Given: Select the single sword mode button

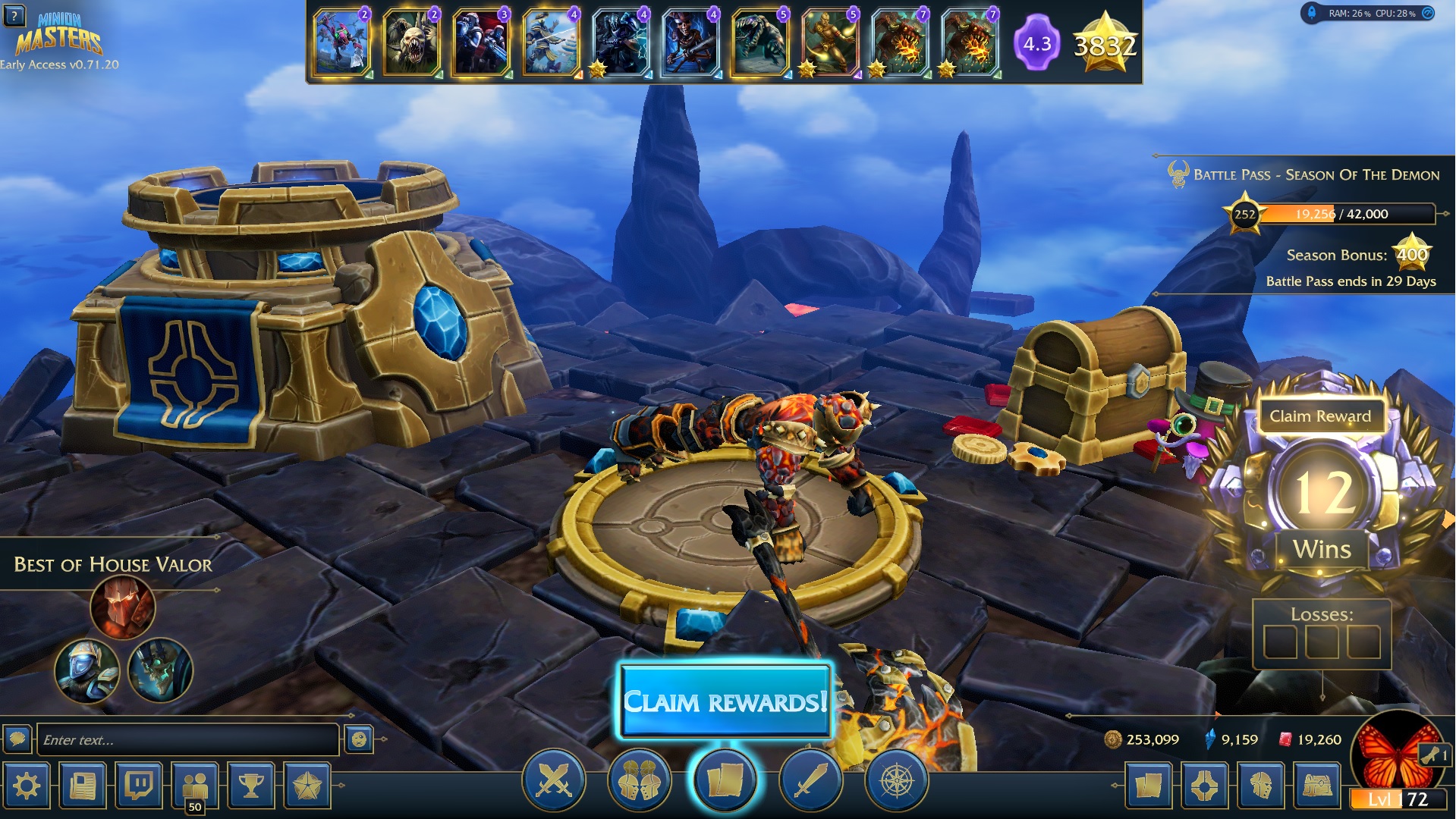Looking at the screenshot, I should (810, 780).
